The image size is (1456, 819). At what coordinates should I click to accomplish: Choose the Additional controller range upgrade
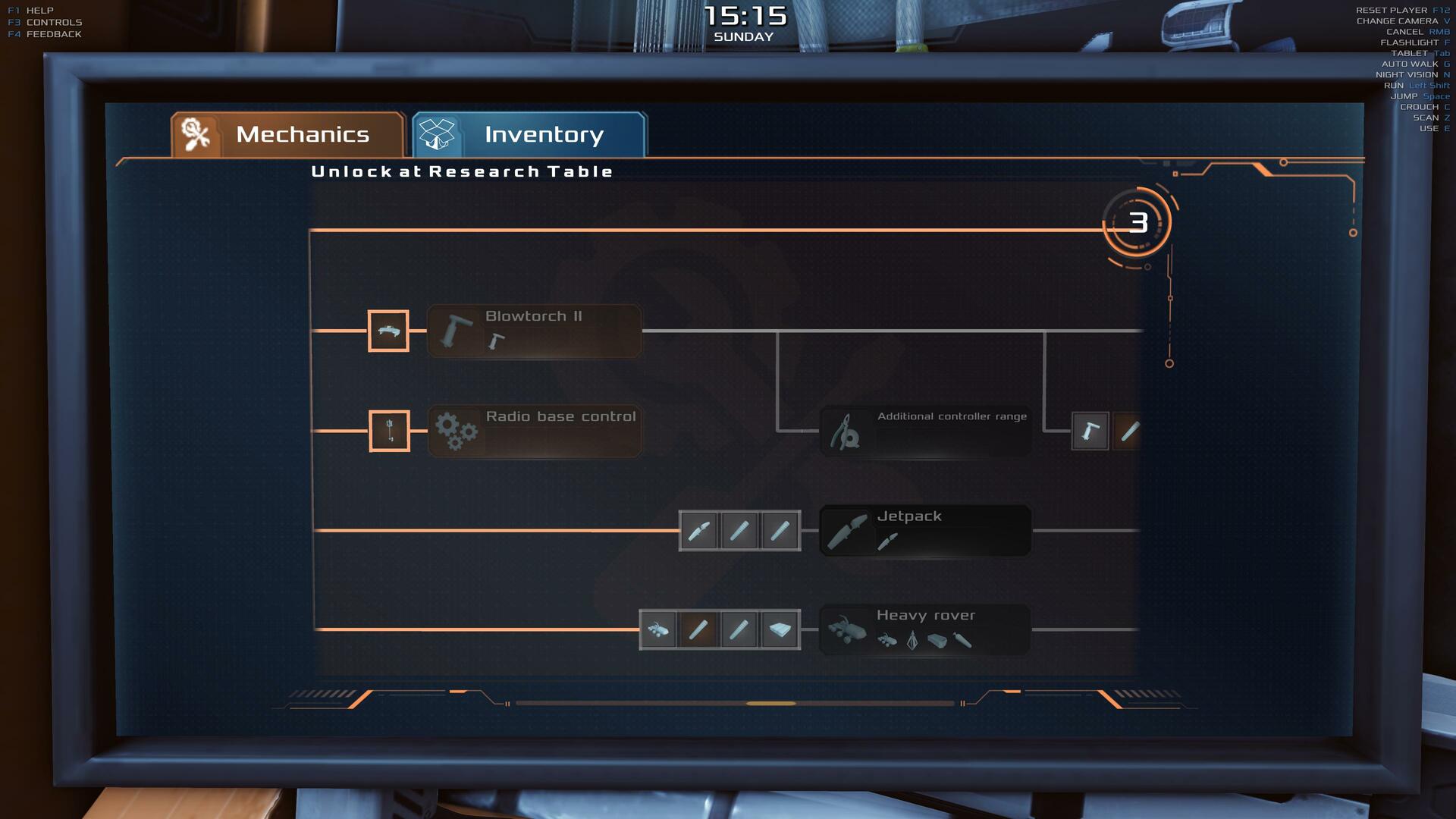tap(925, 431)
